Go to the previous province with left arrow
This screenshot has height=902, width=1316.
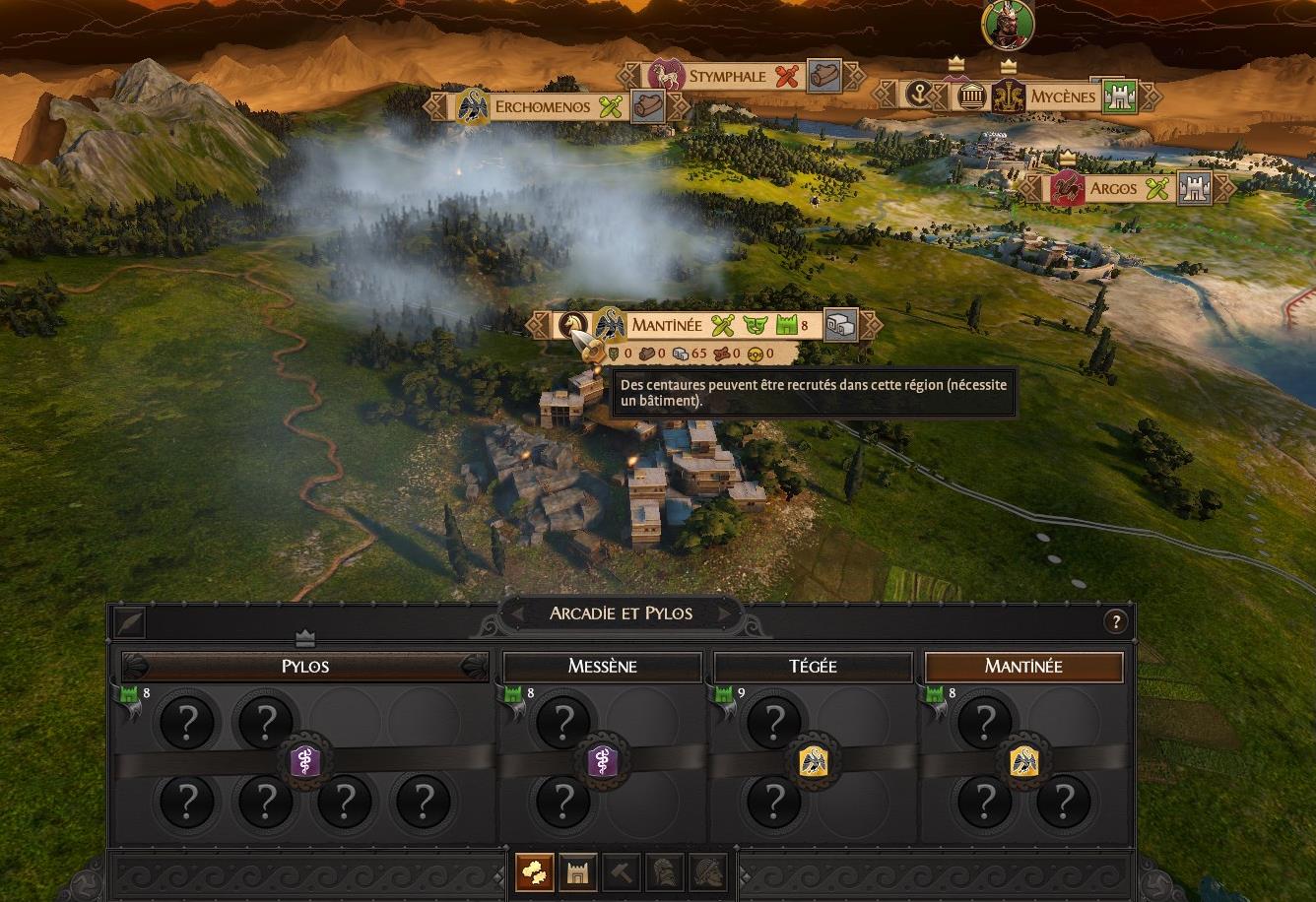point(515,614)
